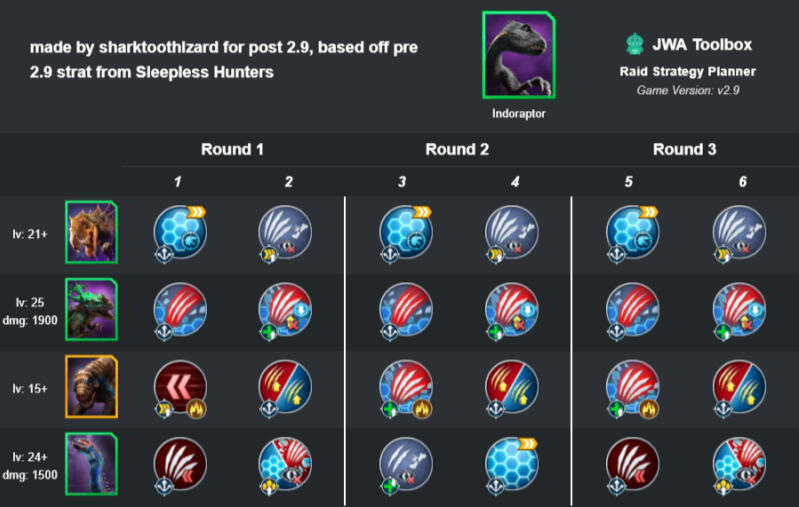Click the Indoraptor boss portrait
This screenshot has height=507, width=799.
(x=517, y=56)
